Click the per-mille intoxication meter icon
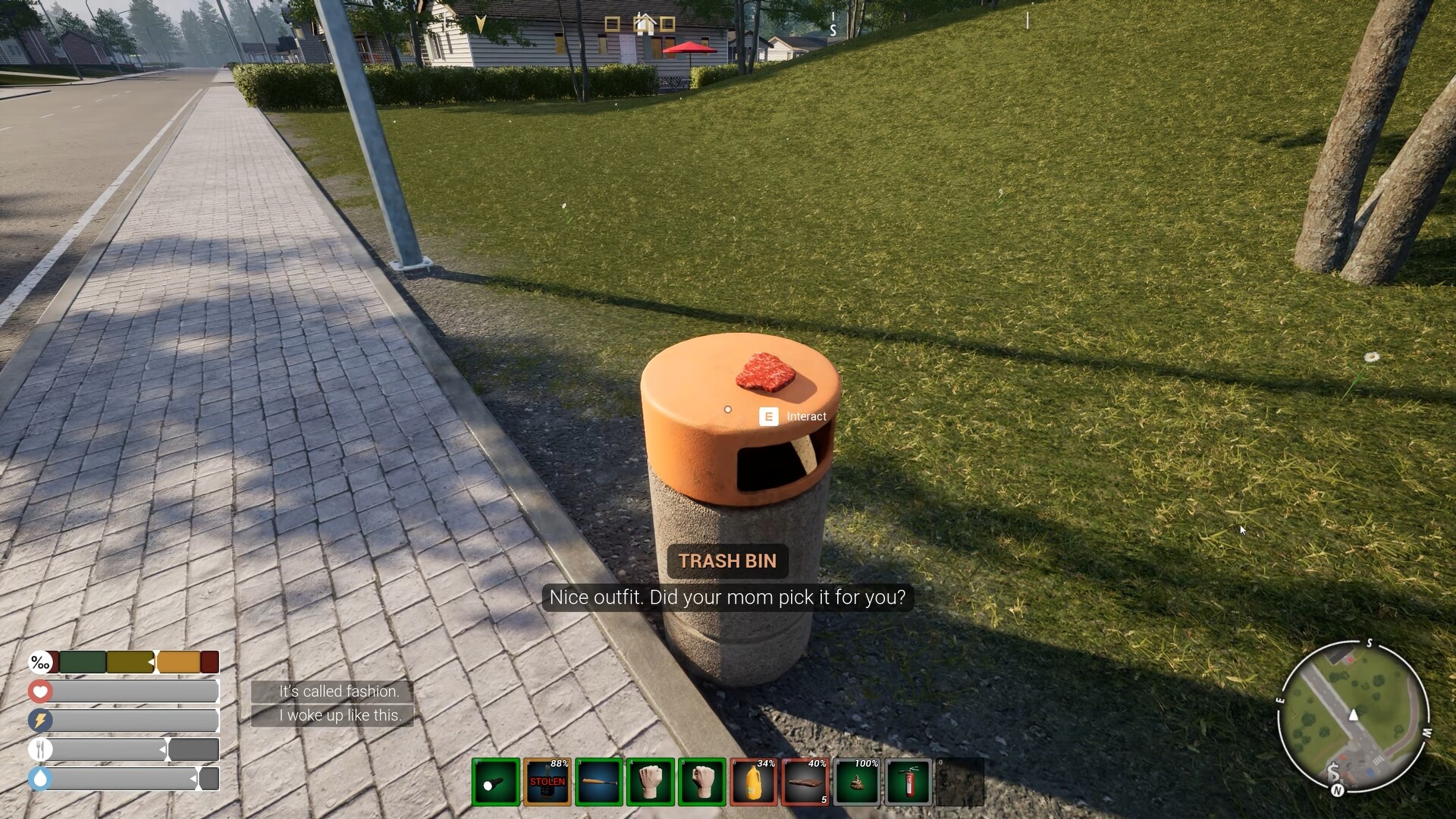The height and width of the screenshot is (819, 1456). click(x=40, y=662)
